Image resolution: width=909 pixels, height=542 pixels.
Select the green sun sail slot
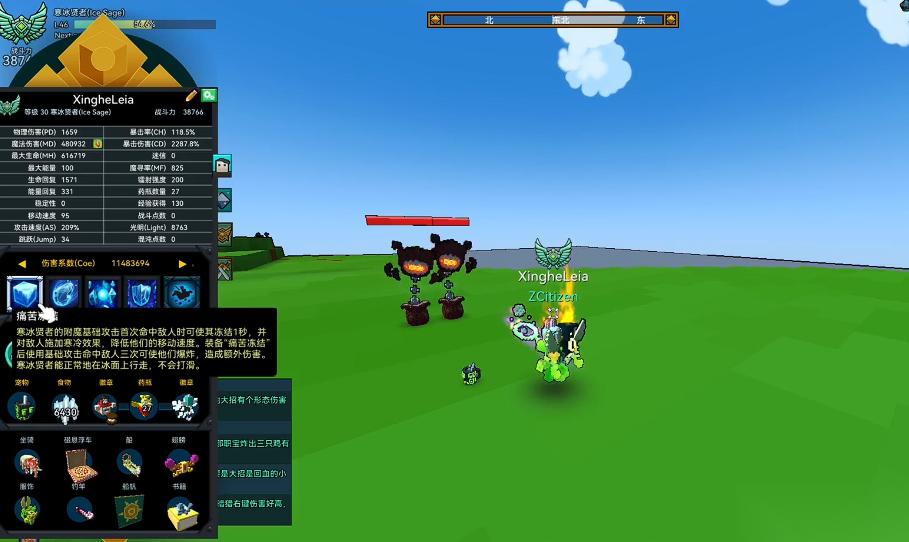click(129, 510)
